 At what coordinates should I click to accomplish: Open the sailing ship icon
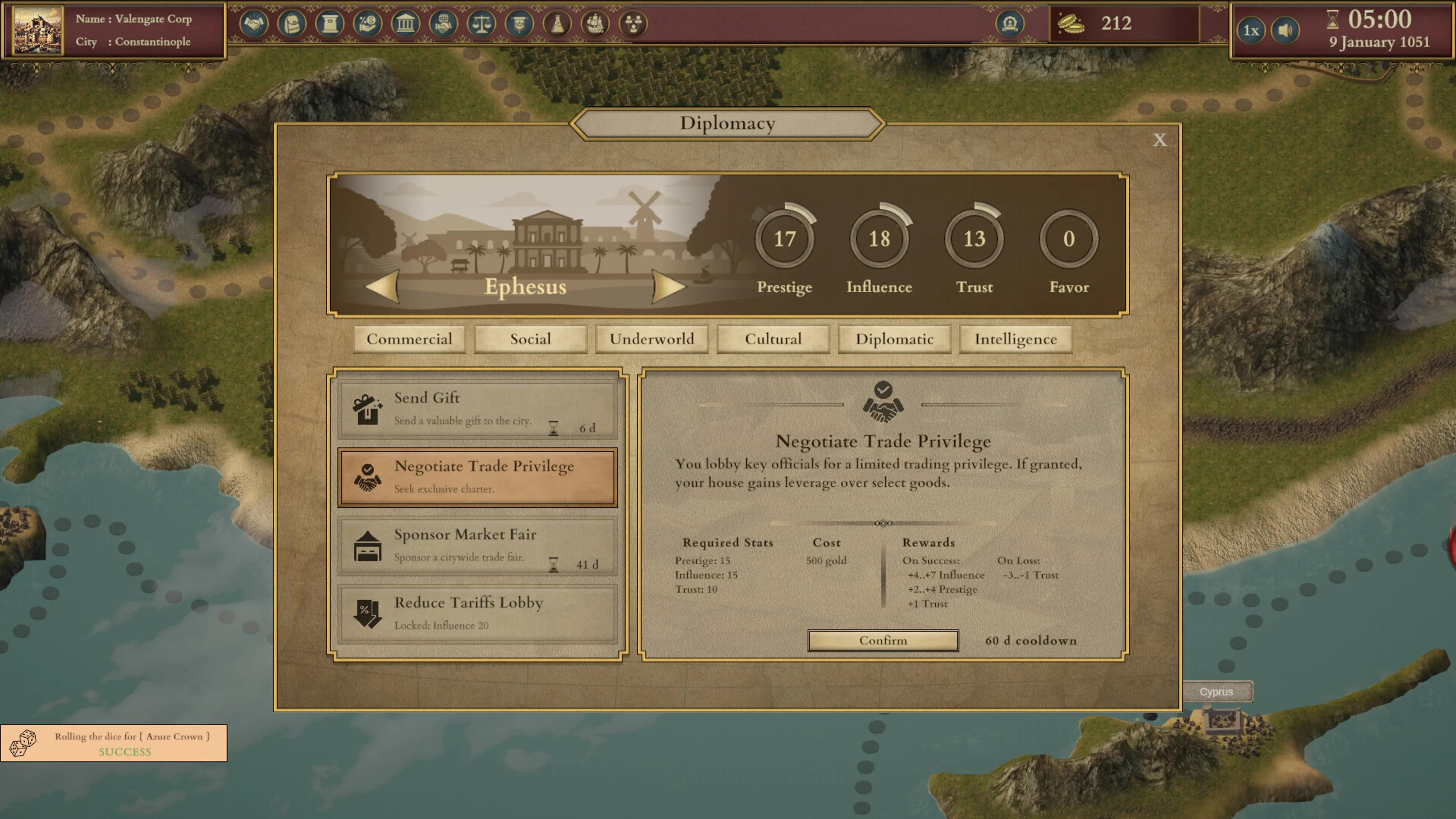[x=595, y=24]
